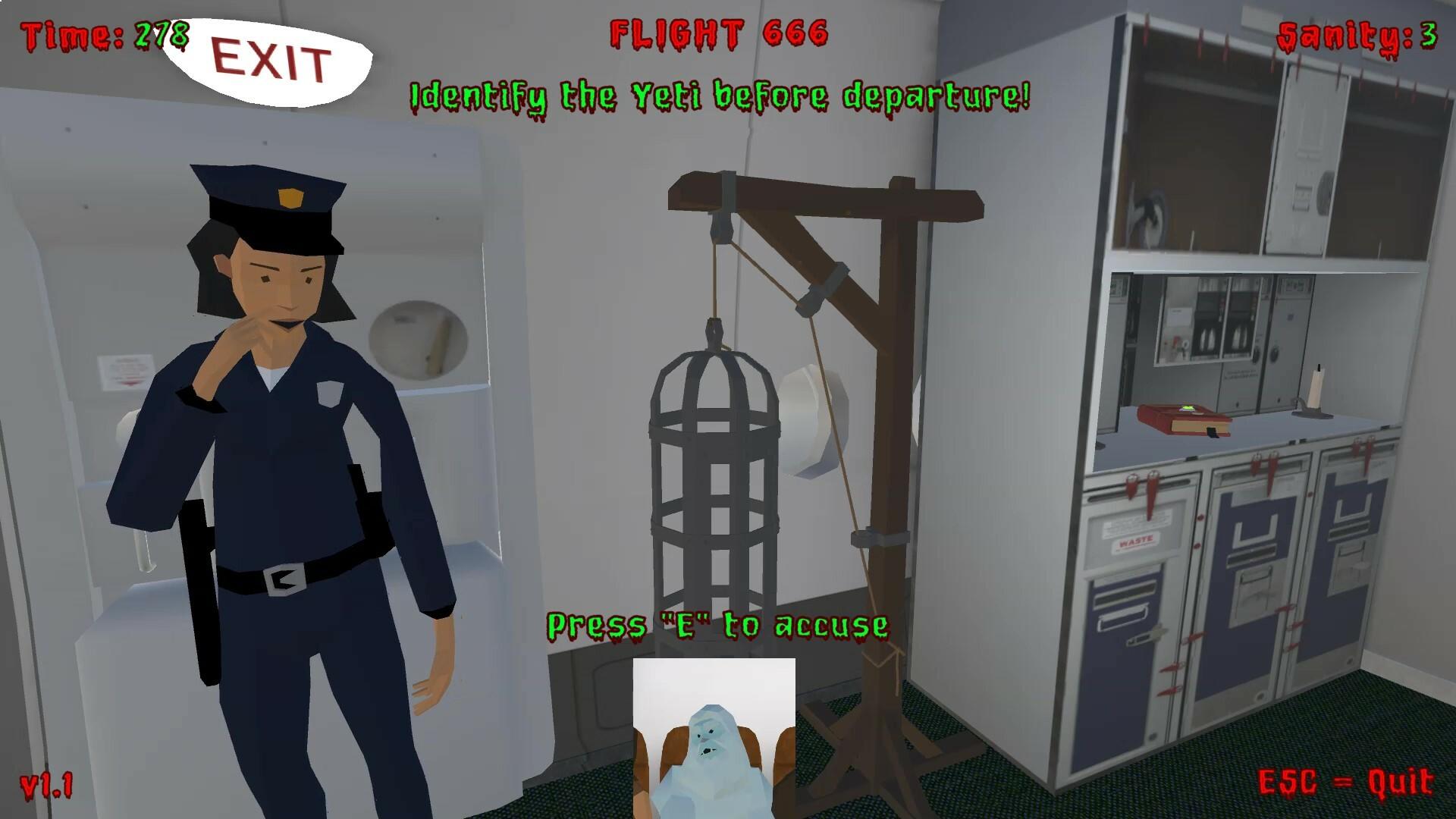Select the Identify the Yeti objective banner
This screenshot has height=819, width=1456.
(x=719, y=96)
